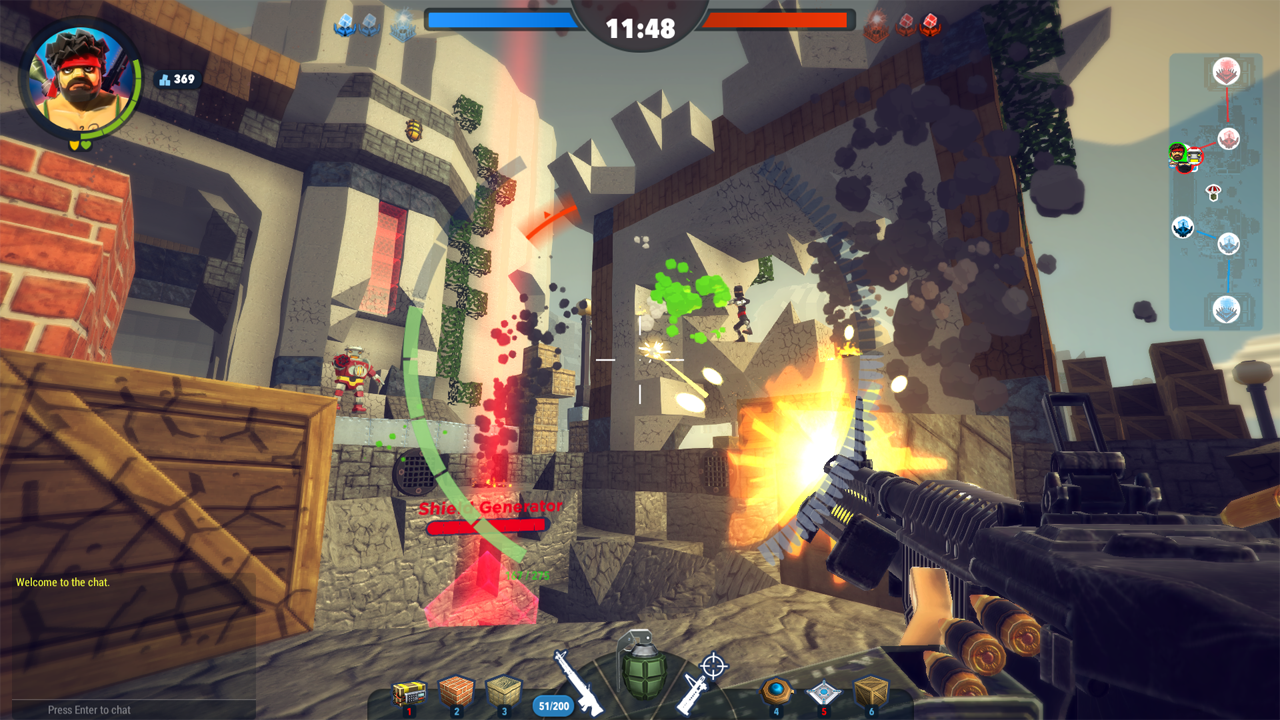Select the brick block in hotbar slot 2

click(457, 691)
